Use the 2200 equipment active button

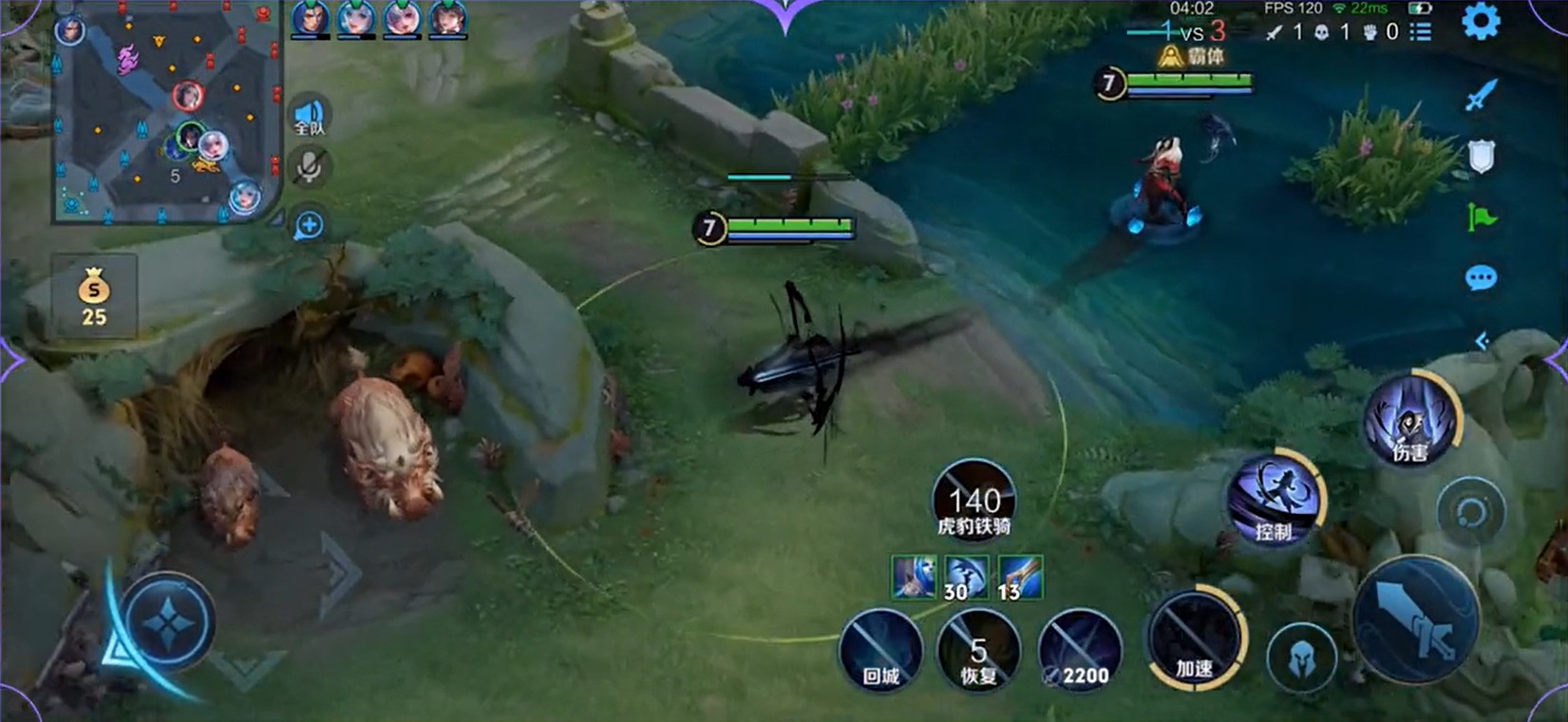pos(1080,651)
